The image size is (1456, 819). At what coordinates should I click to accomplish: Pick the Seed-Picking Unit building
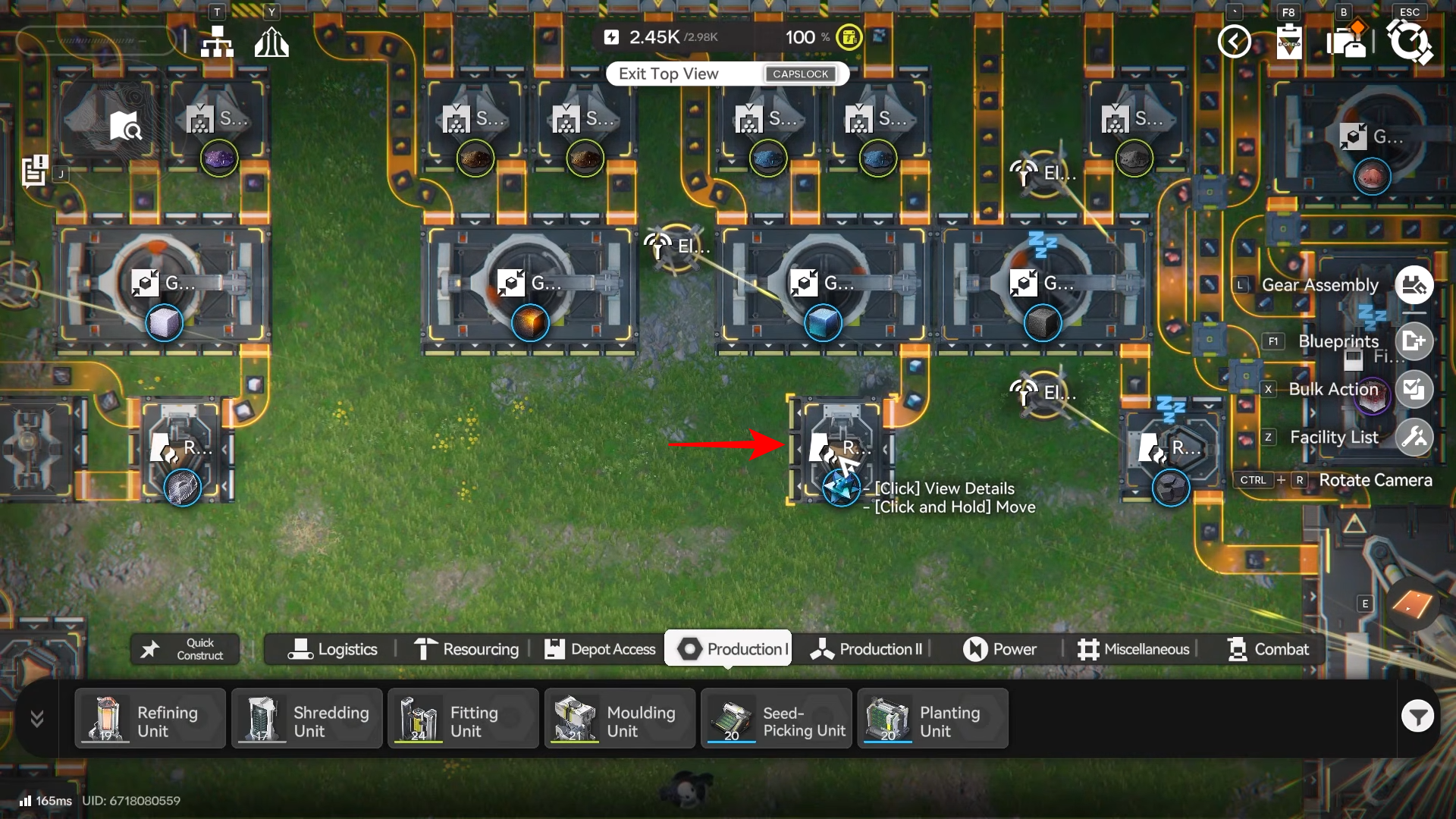pyautogui.click(x=777, y=719)
